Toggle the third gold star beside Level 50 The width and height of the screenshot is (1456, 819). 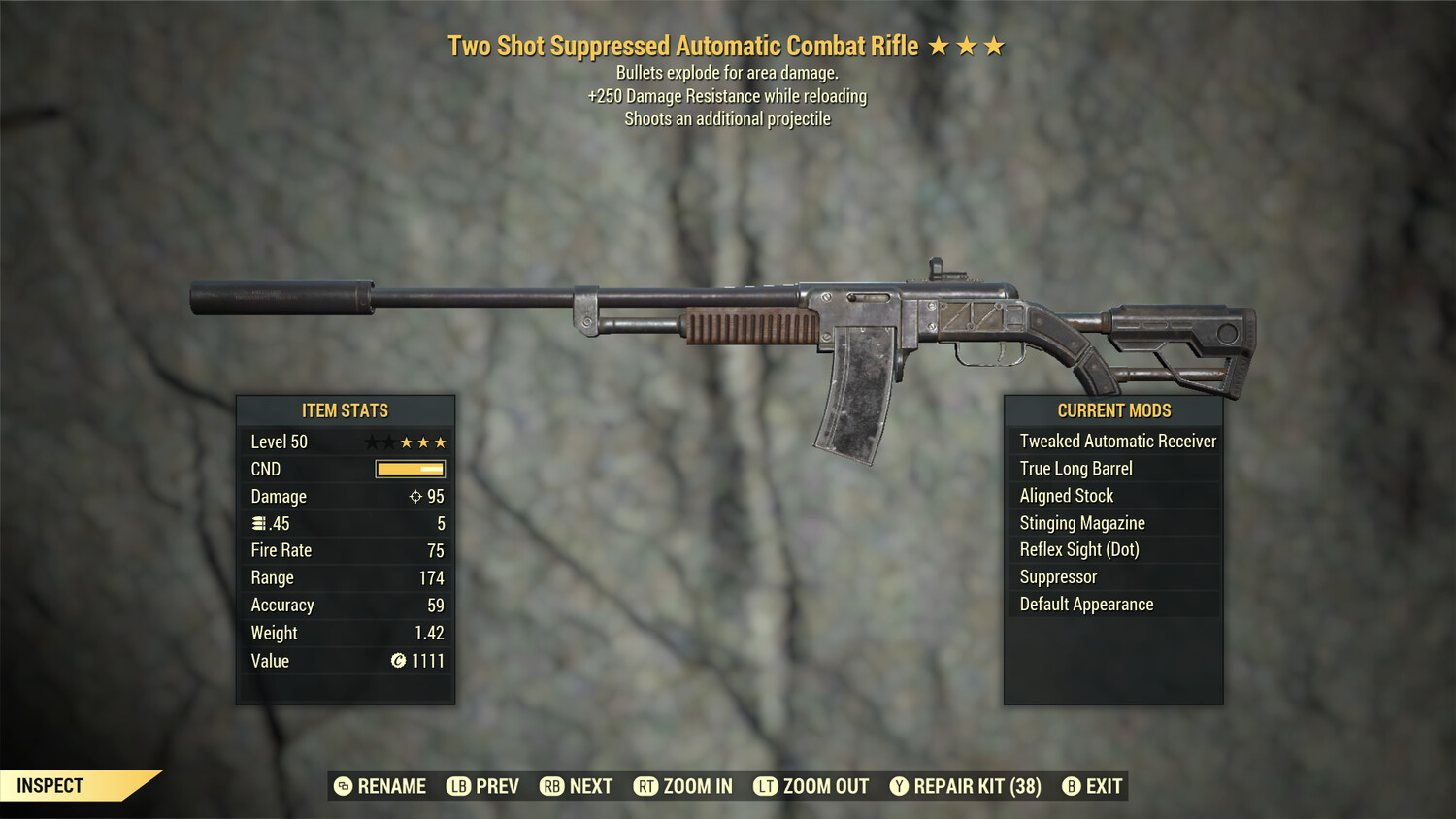[x=440, y=441]
